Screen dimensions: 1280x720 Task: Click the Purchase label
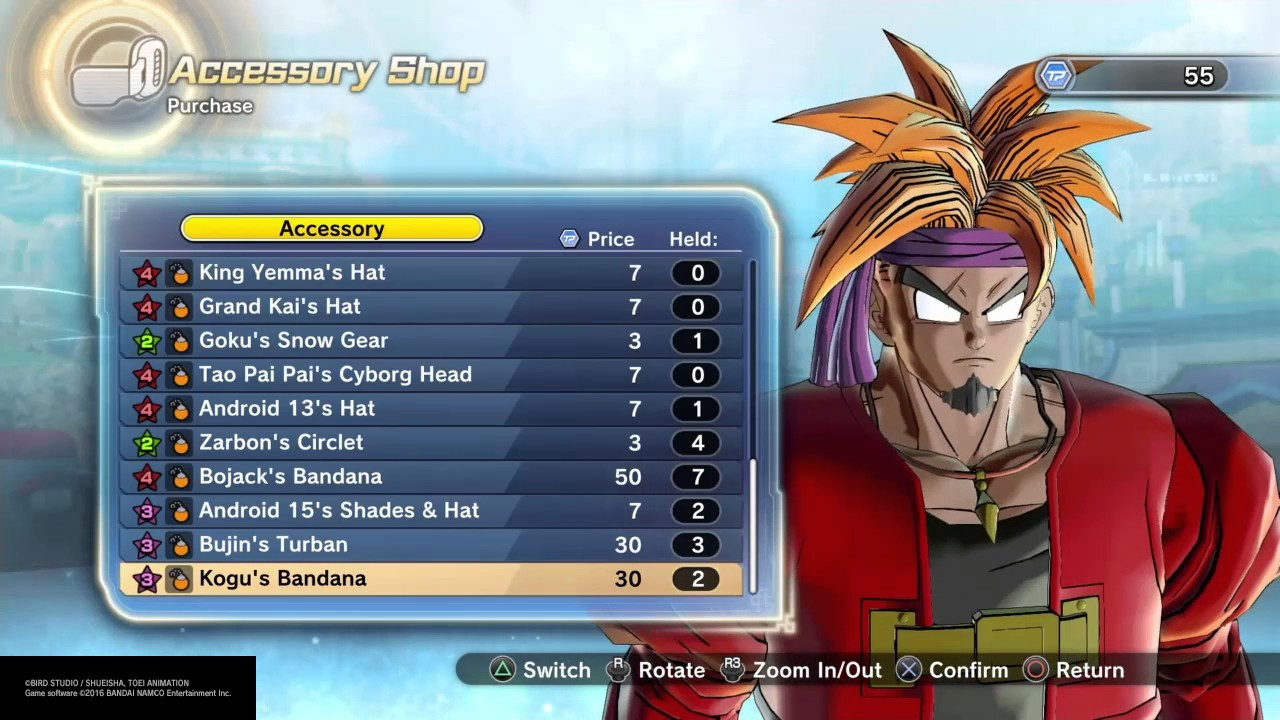pos(210,106)
